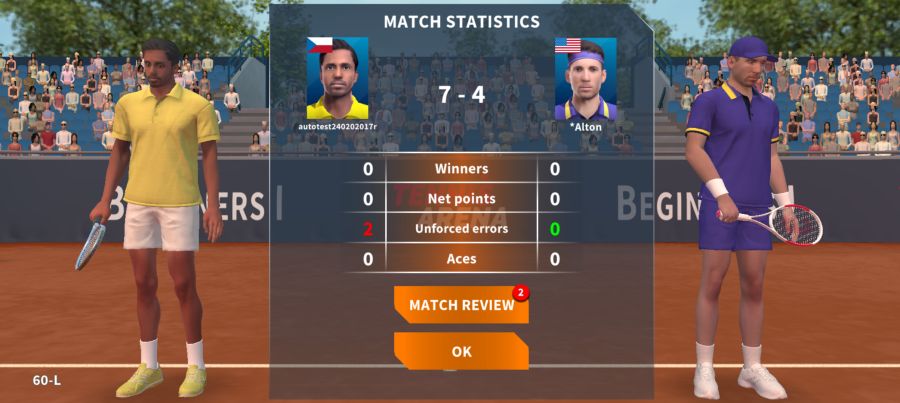View Alton's player portrait
The height and width of the screenshot is (403, 900).
pos(585,79)
